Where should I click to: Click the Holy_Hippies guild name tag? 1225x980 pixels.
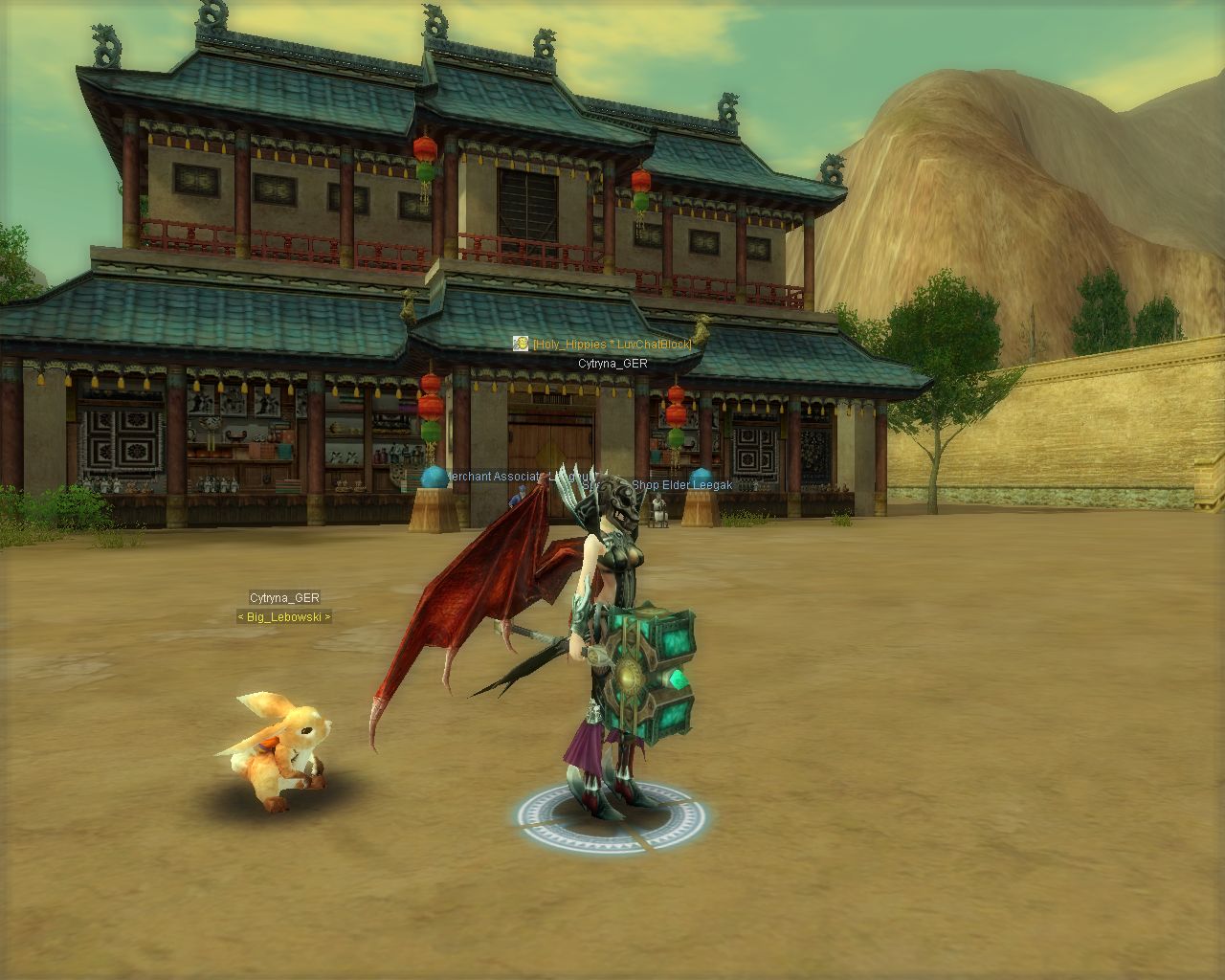[x=612, y=344]
